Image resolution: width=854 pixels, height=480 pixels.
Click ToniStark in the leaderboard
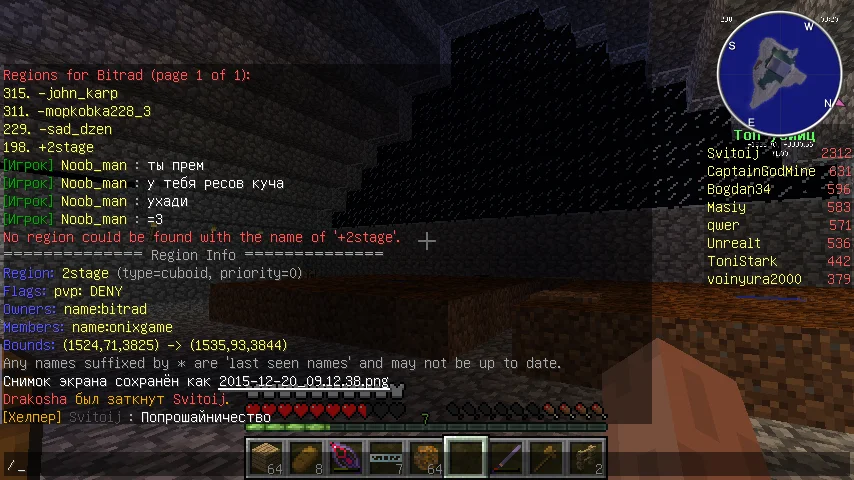[x=741, y=261]
